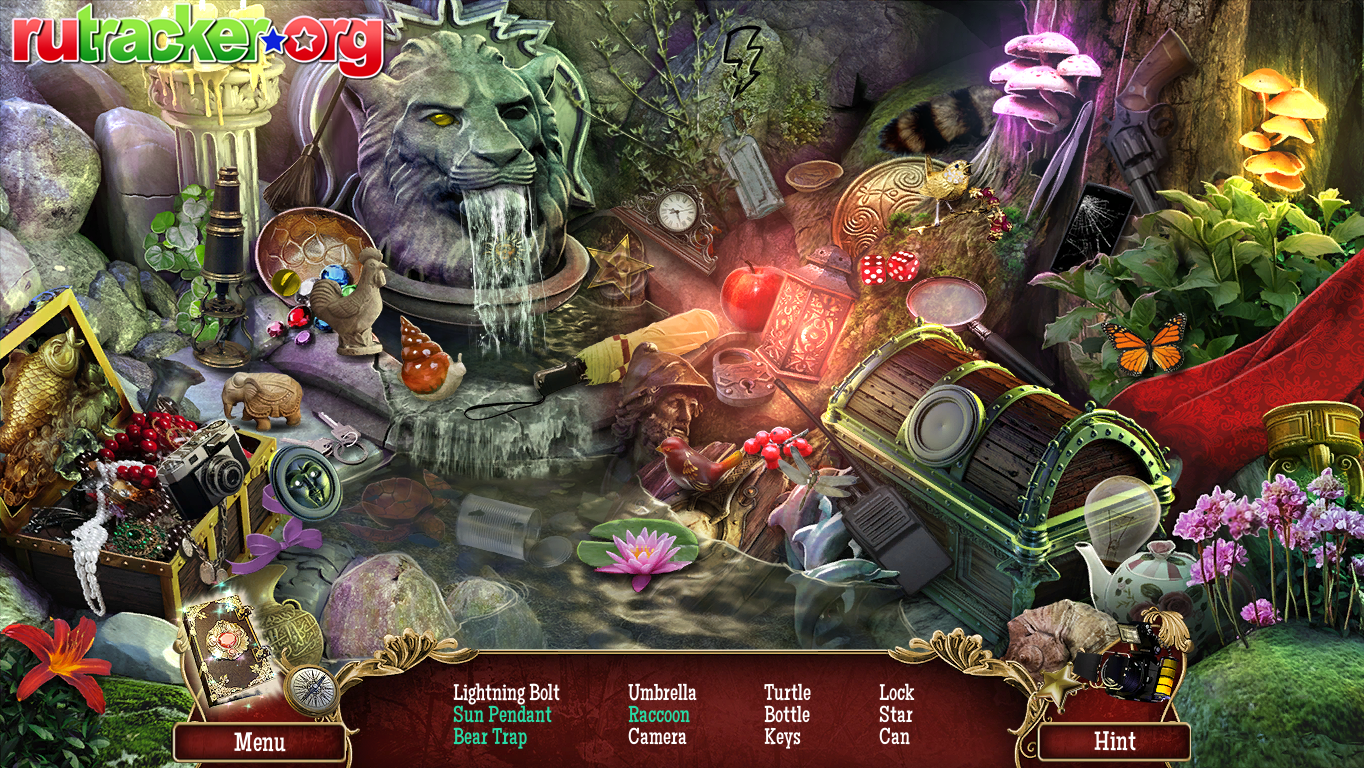Select 'Bear Trap' in the item list
The height and width of the screenshot is (768, 1364).
pyautogui.click(x=490, y=737)
